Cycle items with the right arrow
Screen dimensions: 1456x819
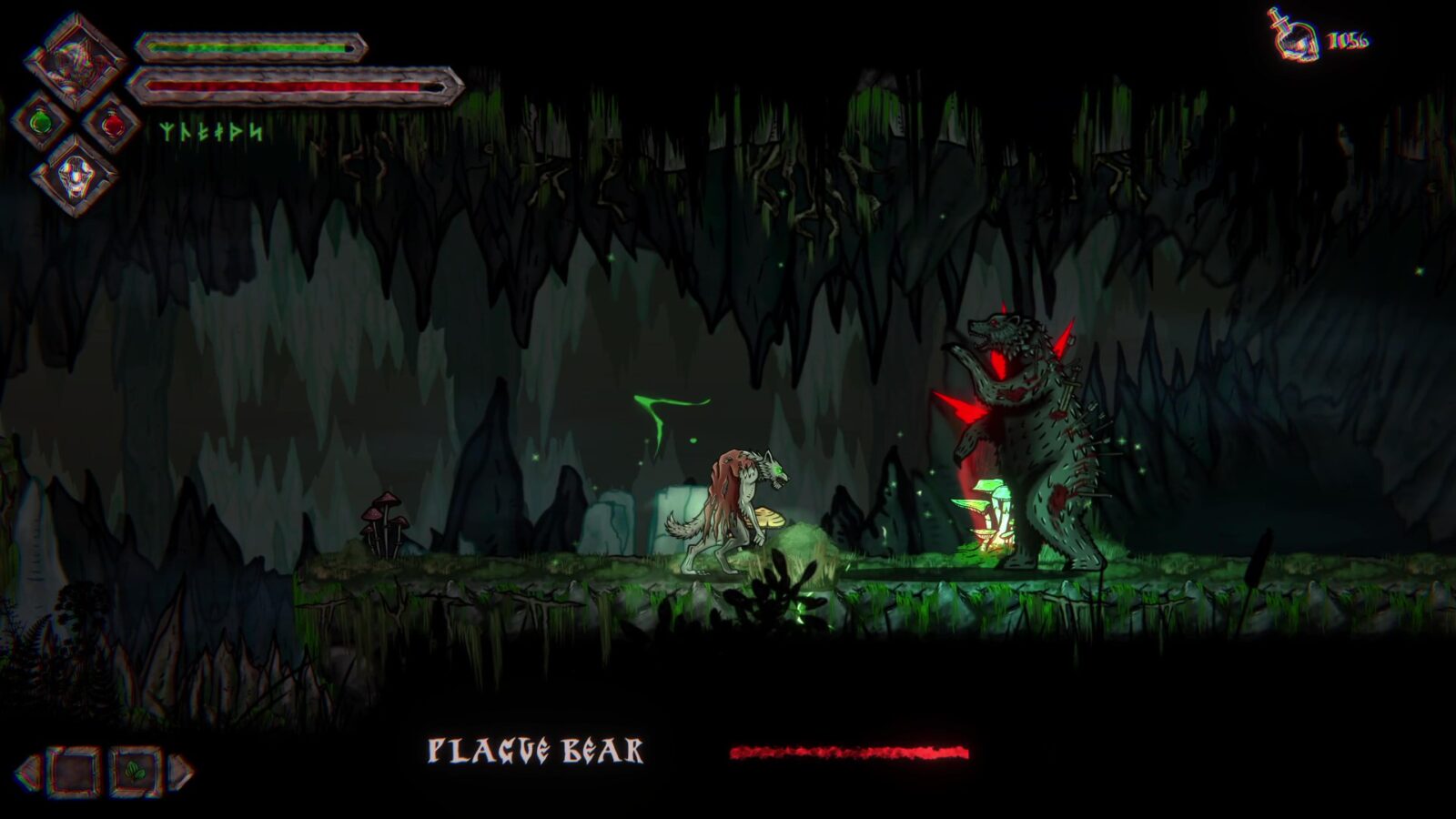pos(182,773)
